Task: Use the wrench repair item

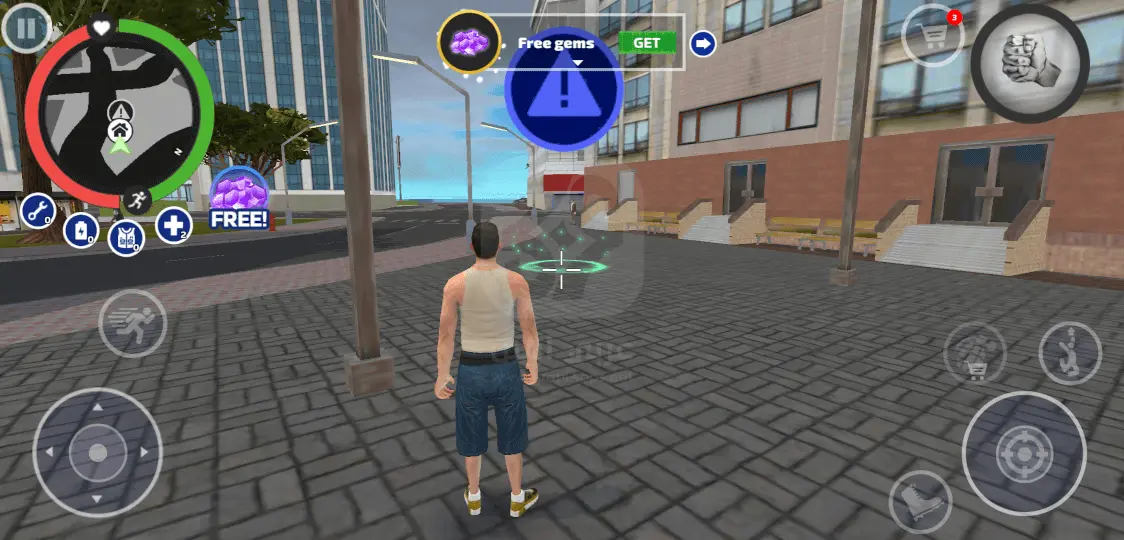Action: click(x=38, y=211)
